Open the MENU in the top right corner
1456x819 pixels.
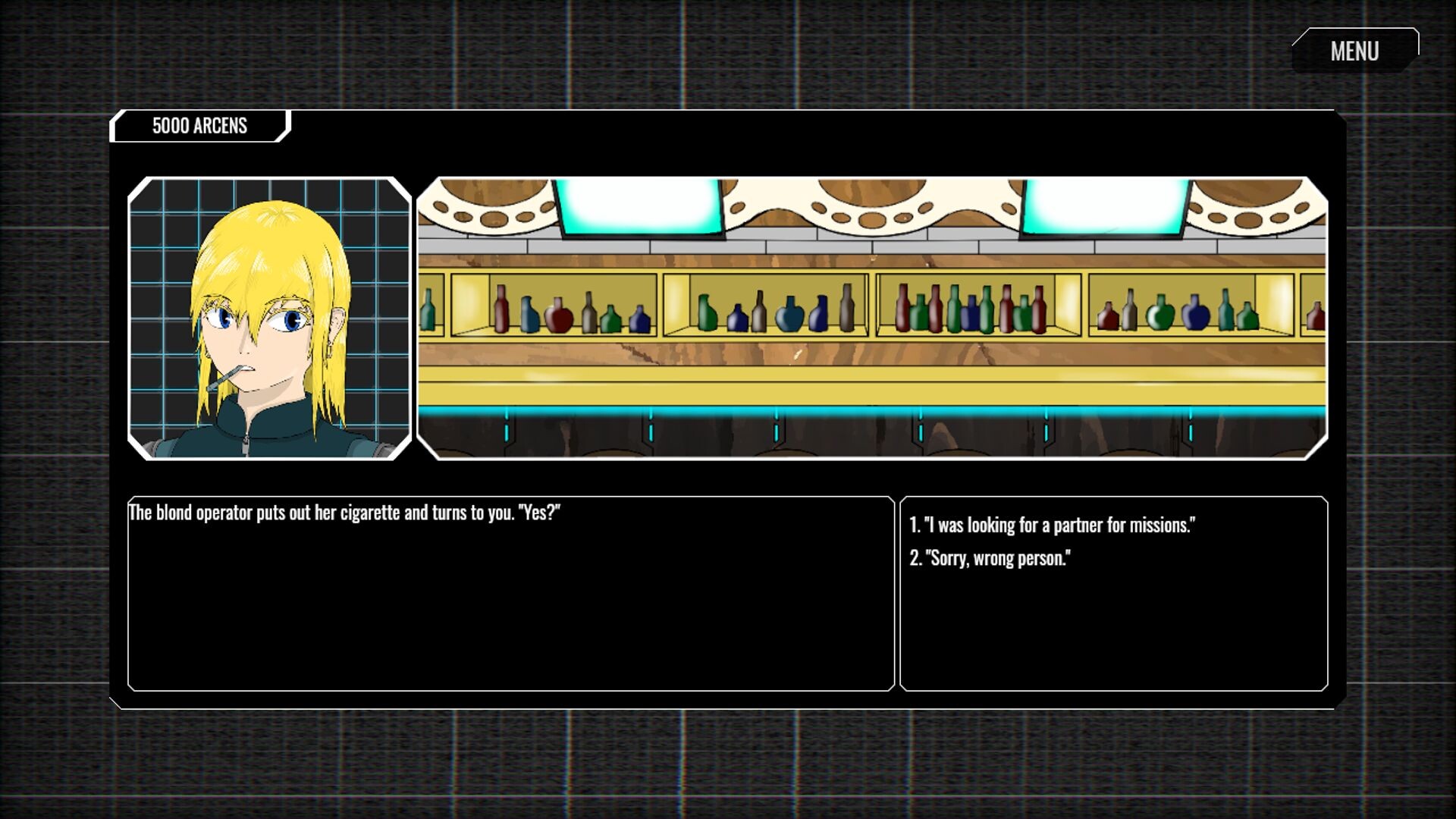[x=1354, y=50]
